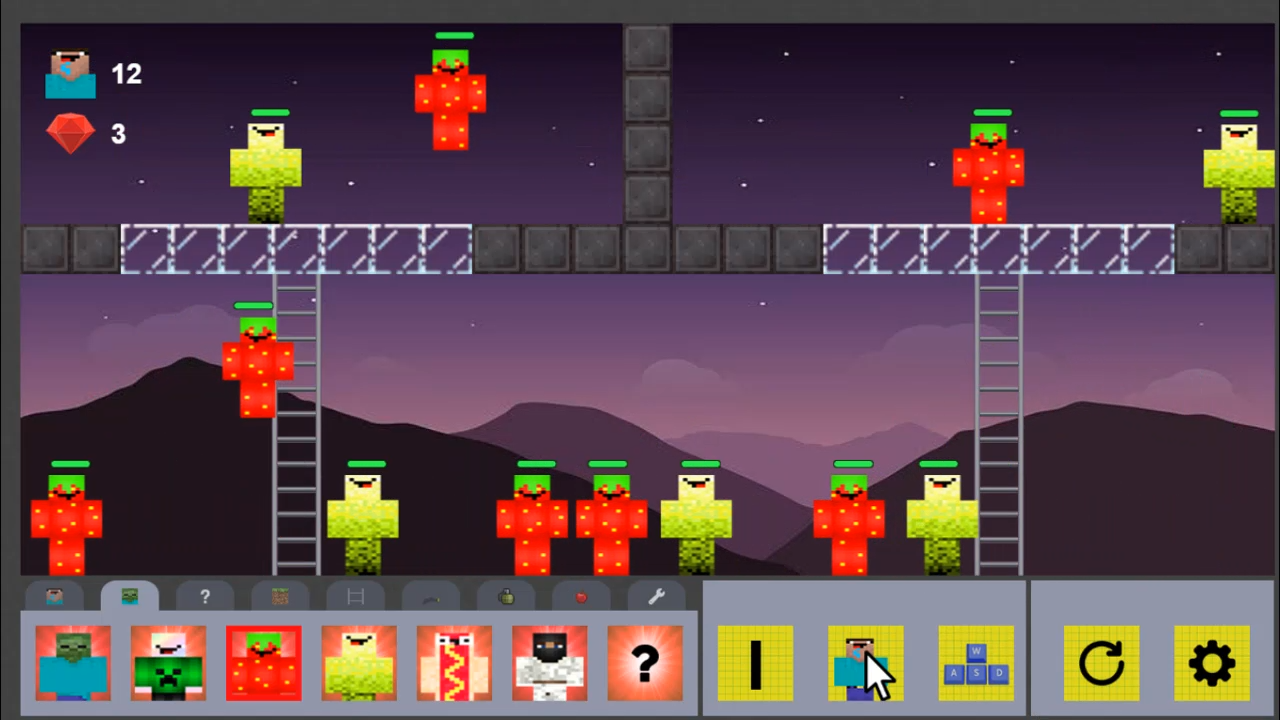The height and width of the screenshot is (720, 1280).
Task: Activate the vertical bar tool
Action: point(755,663)
